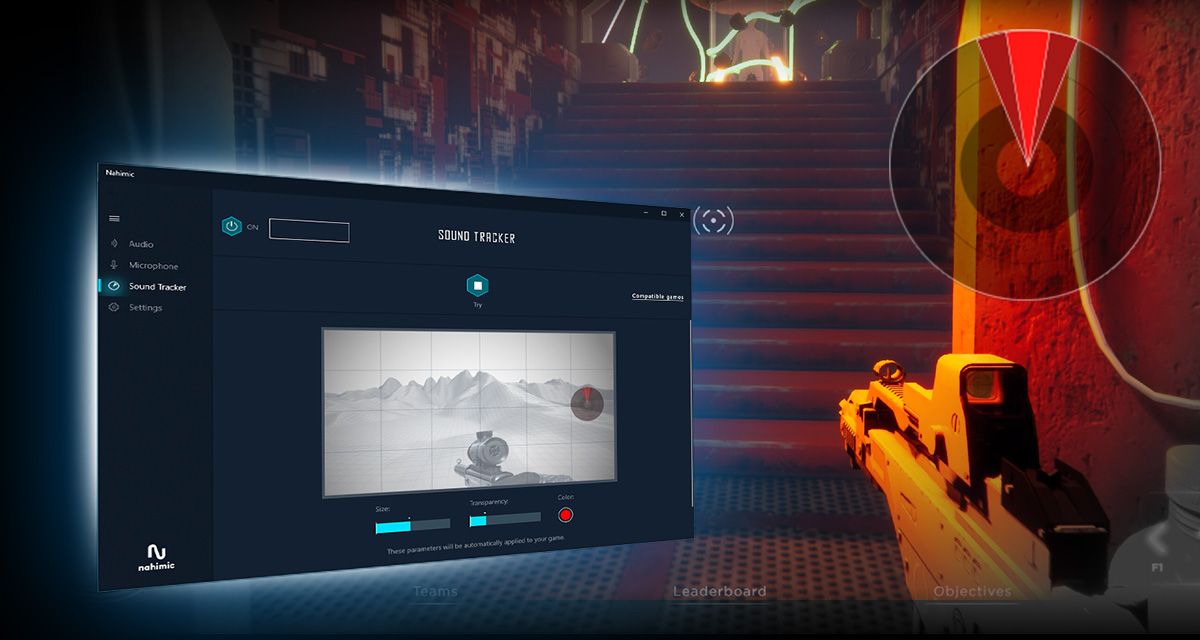Switch to the Teams tab
This screenshot has width=1200, height=640.
(435, 591)
